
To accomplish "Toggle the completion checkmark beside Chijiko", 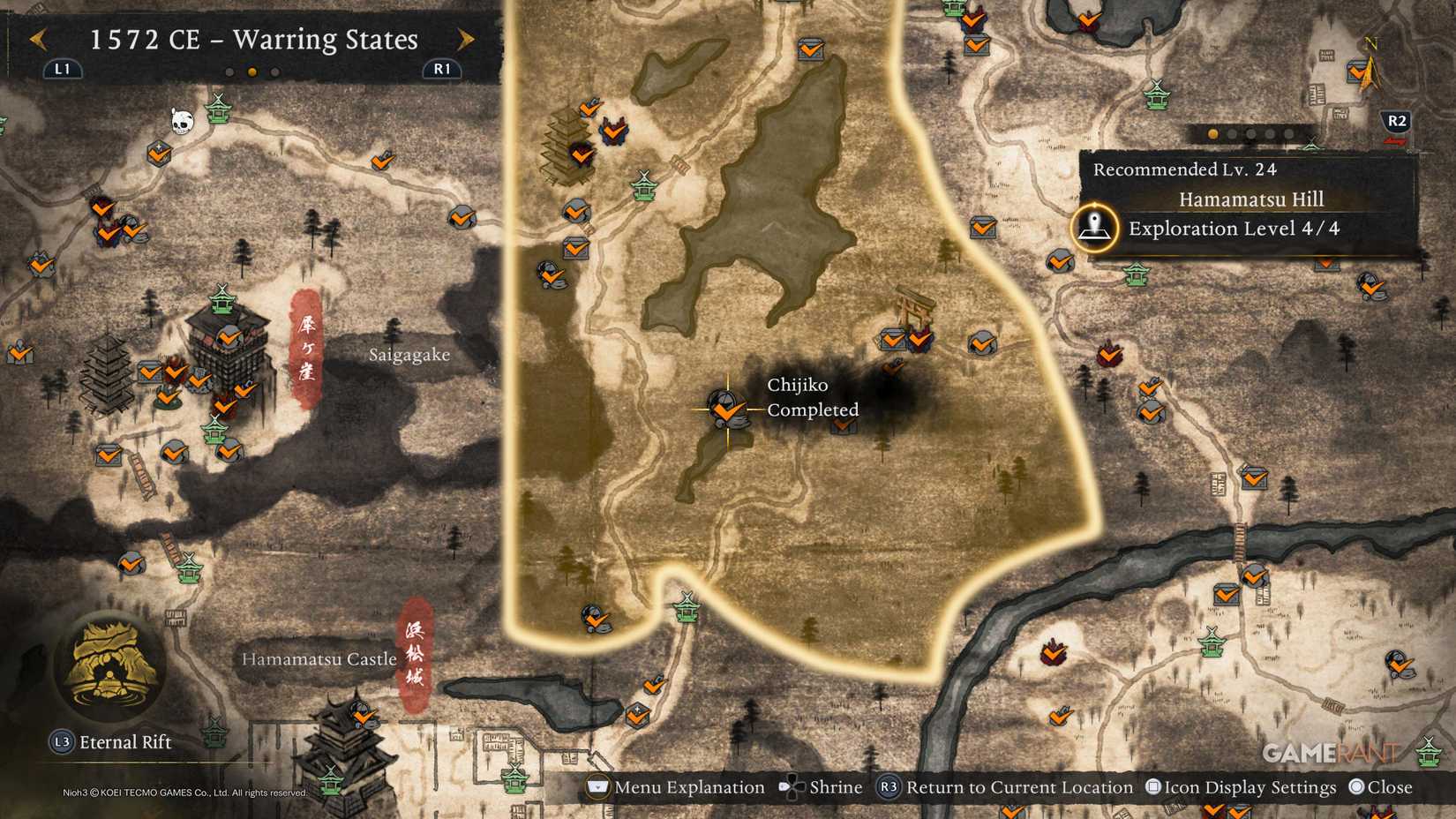I will pyautogui.click(x=728, y=412).
